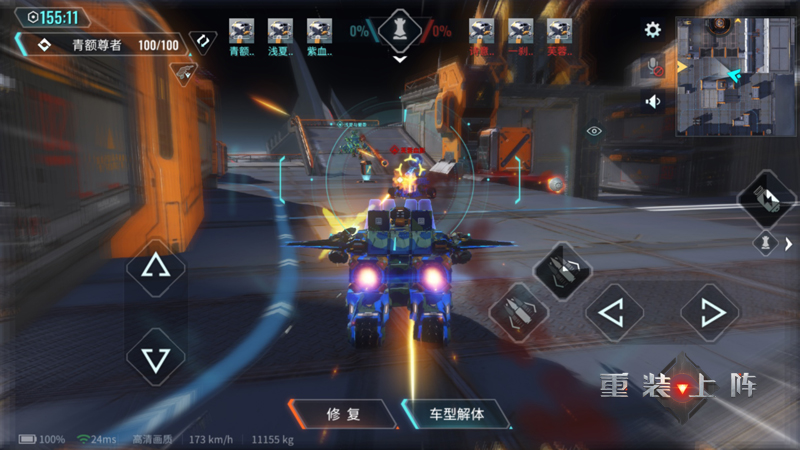Expand the dropdown arrow under the chess score
800x450 pixels.
pyautogui.click(x=400, y=59)
